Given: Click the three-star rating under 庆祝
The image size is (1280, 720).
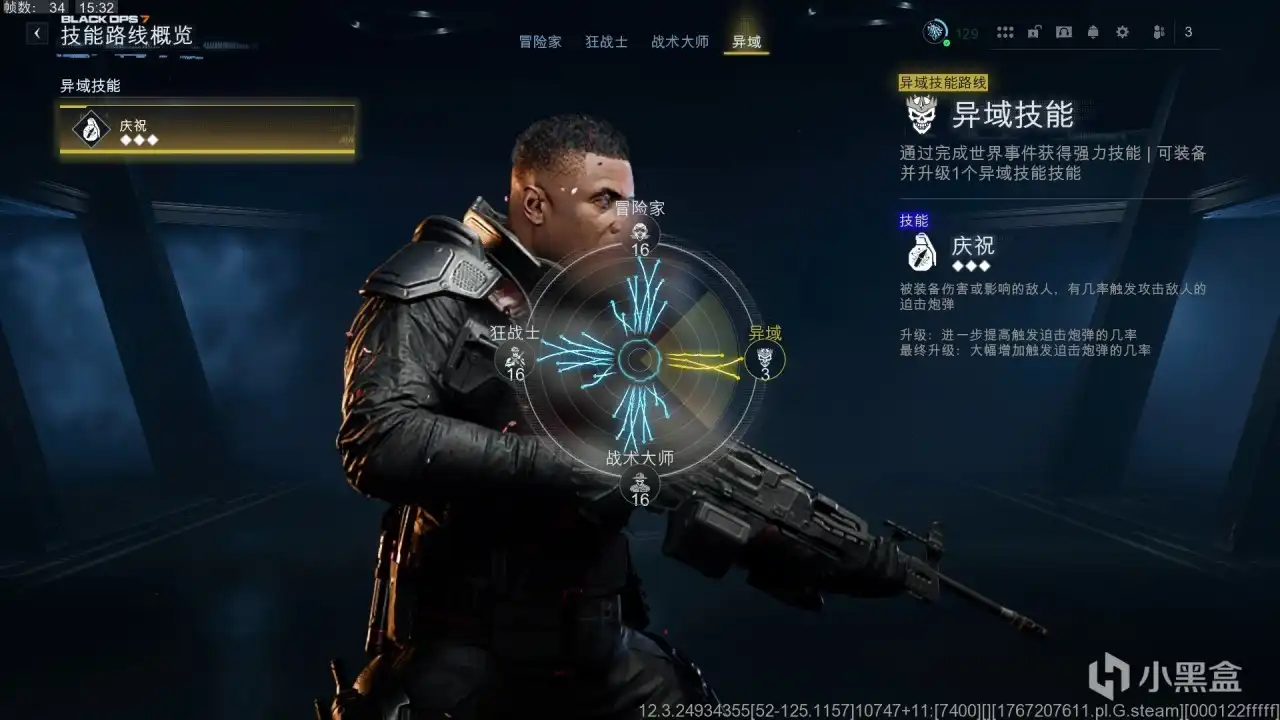Looking at the screenshot, I should [972, 267].
